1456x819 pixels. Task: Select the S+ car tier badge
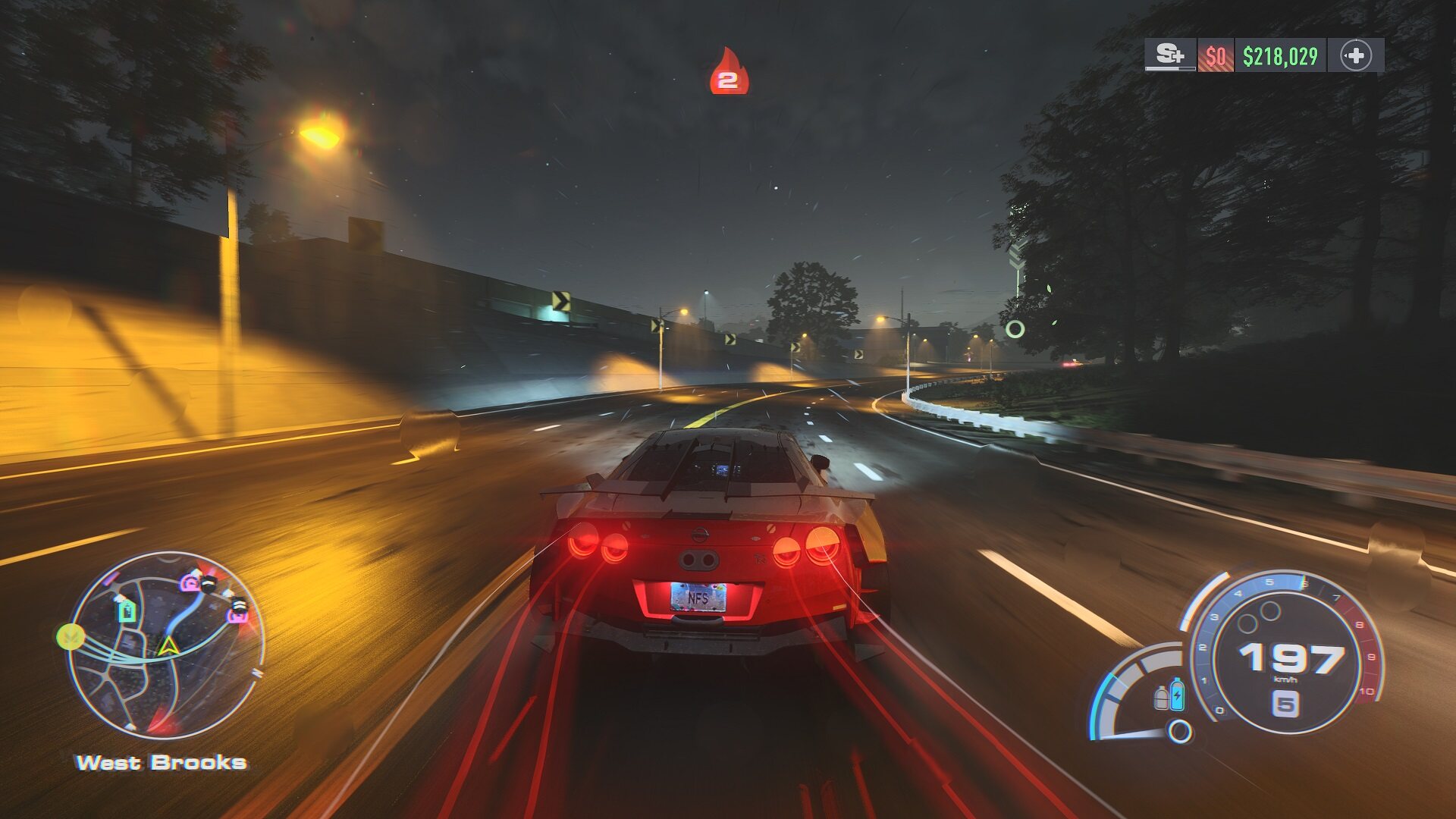pyautogui.click(x=1169, y=55)
